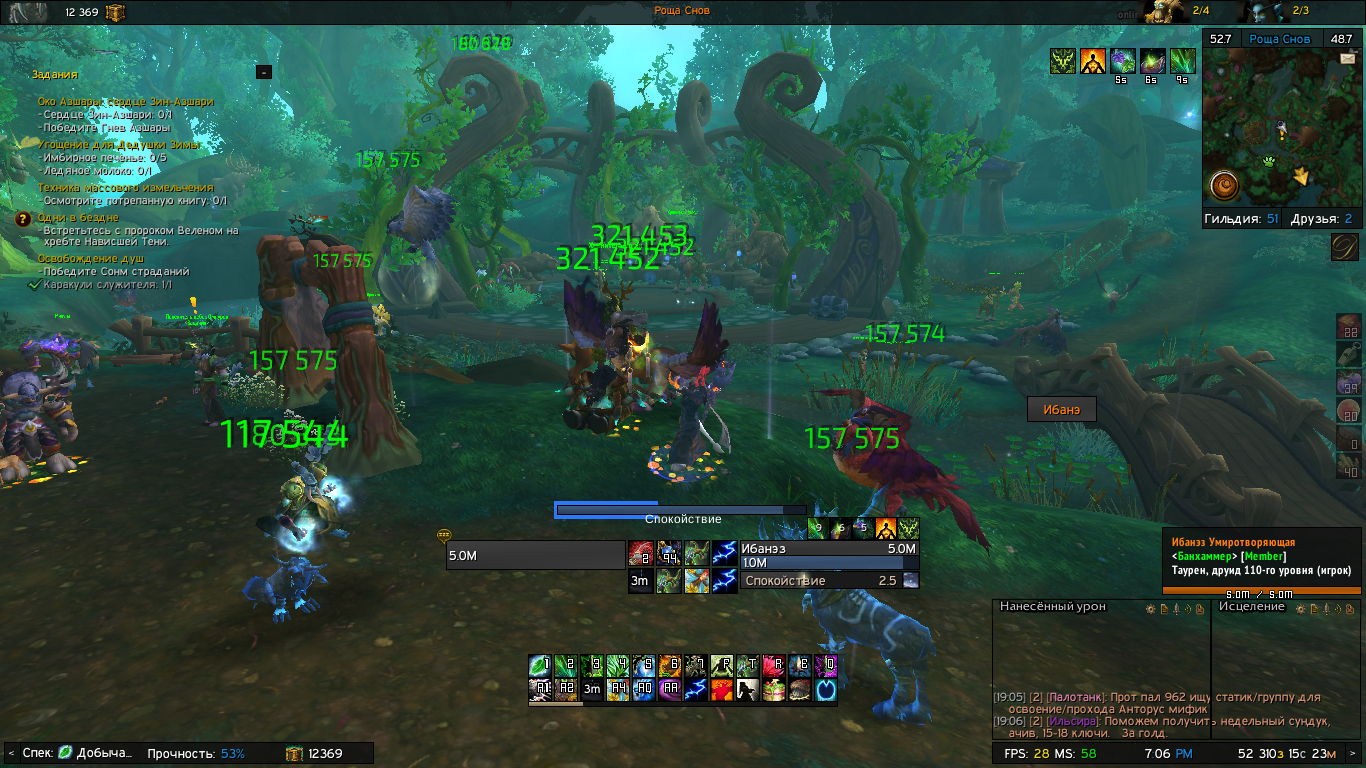Use the cake item in the action bar
1366x768 pixels.
tap(773, 690)
